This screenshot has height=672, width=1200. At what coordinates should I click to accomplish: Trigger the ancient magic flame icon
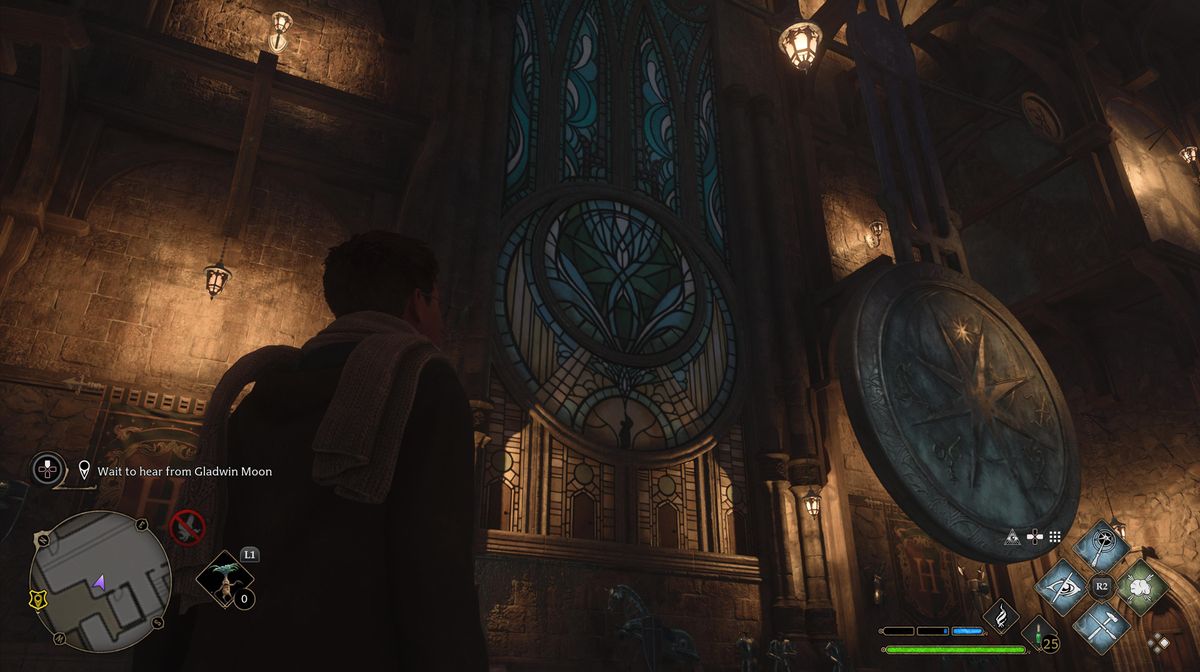1000,617
